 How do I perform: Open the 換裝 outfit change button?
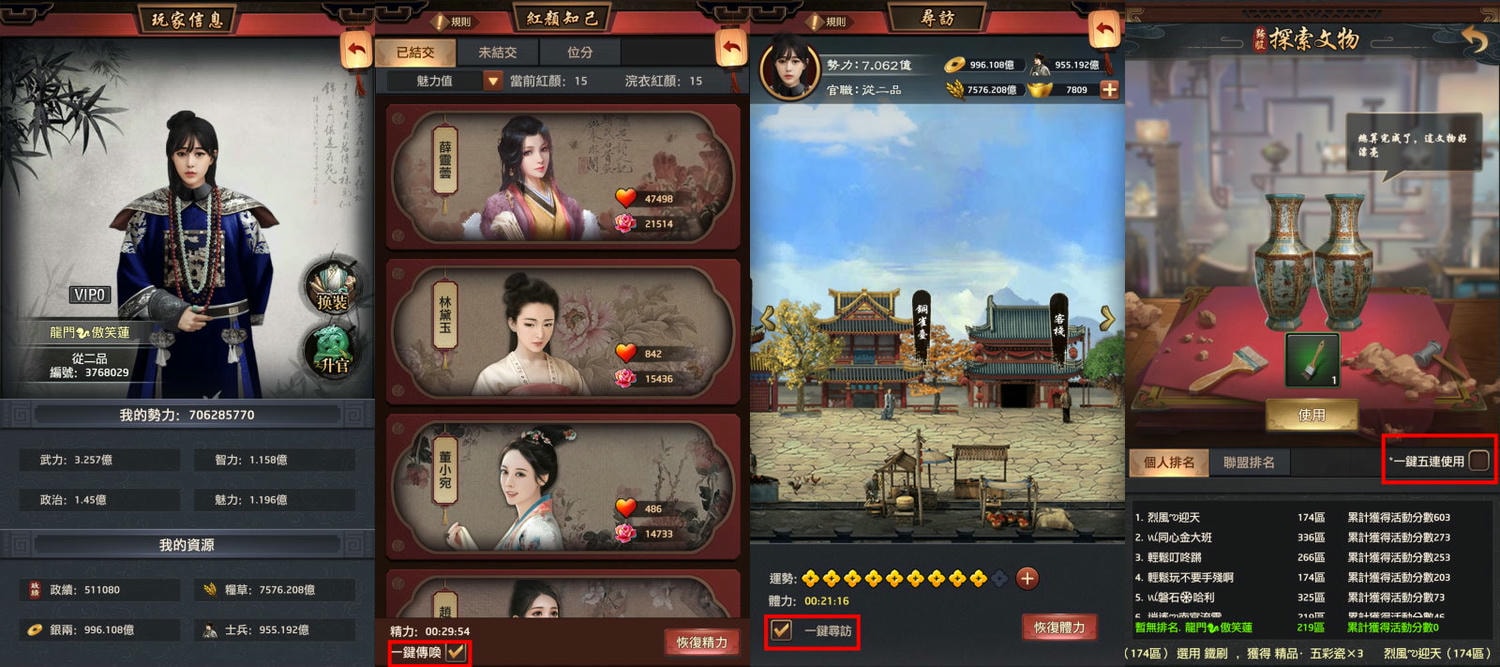pyautogui.click(x=334, y=287)
